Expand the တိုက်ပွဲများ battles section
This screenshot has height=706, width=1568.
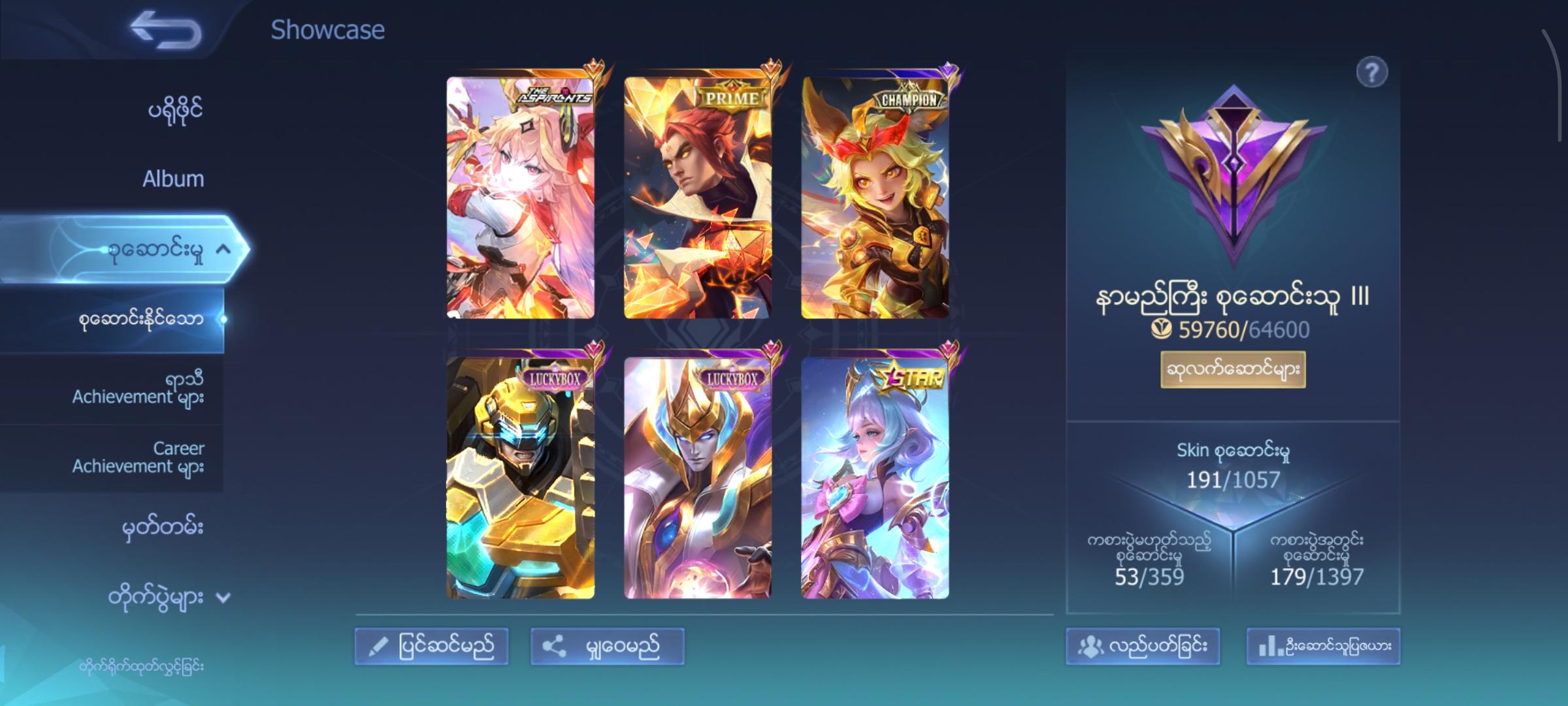pyautogui.click(x=171, y=597)
